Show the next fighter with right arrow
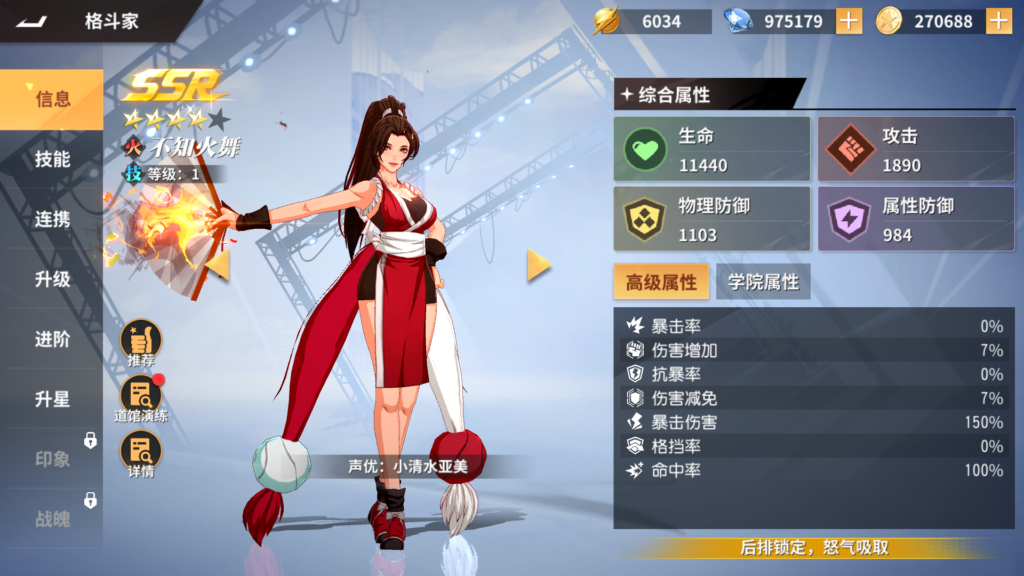The image size is (1024, 576). pyautogui.click(x=539, y=264)
